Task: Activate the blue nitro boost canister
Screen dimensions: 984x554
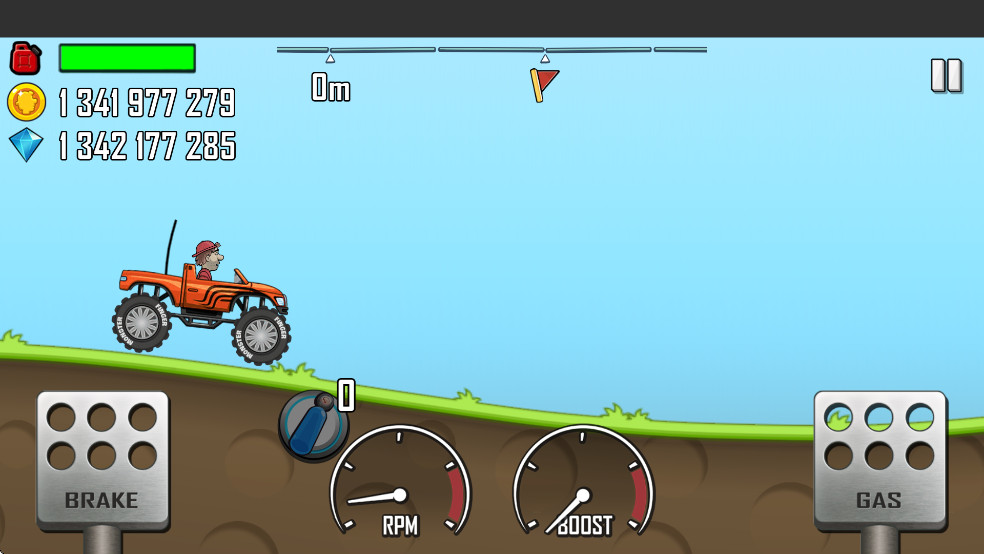Action: [313, 424]
